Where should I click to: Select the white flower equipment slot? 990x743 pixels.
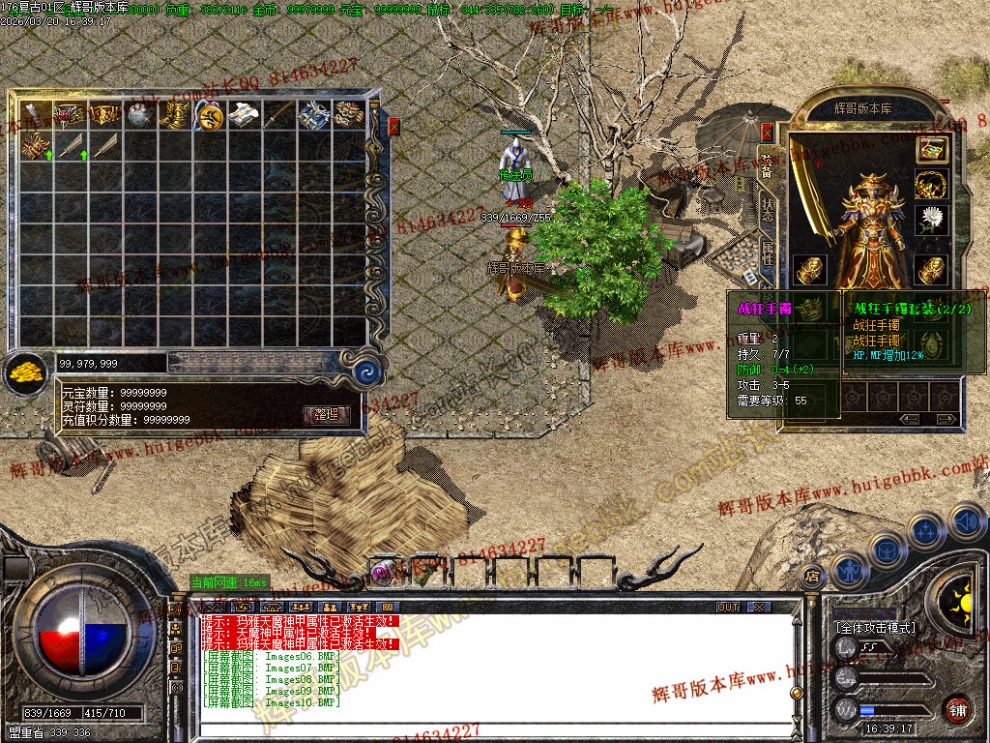[932, 219]
